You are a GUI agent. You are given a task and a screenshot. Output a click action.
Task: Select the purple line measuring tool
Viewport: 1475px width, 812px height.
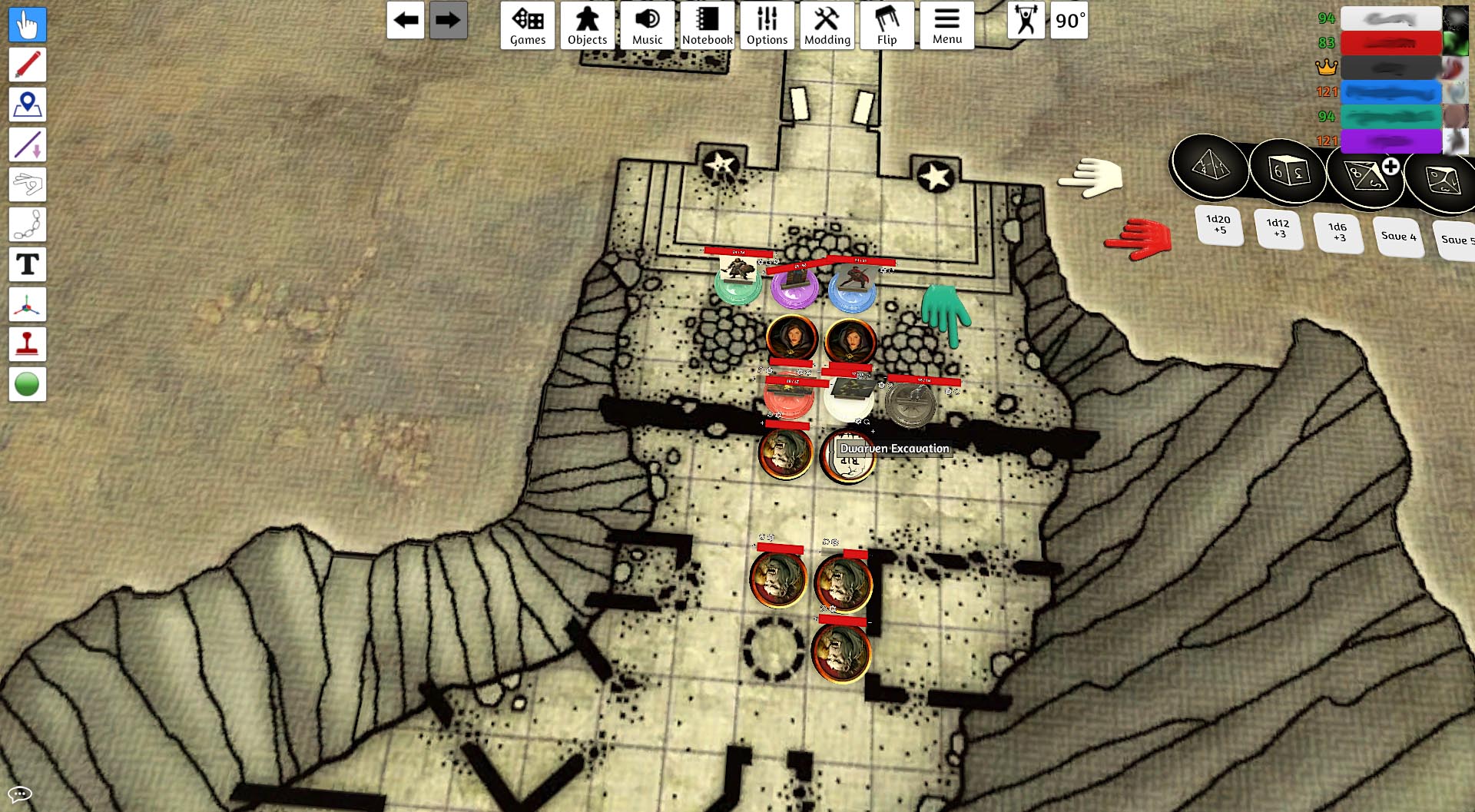[x=28, y=145]
